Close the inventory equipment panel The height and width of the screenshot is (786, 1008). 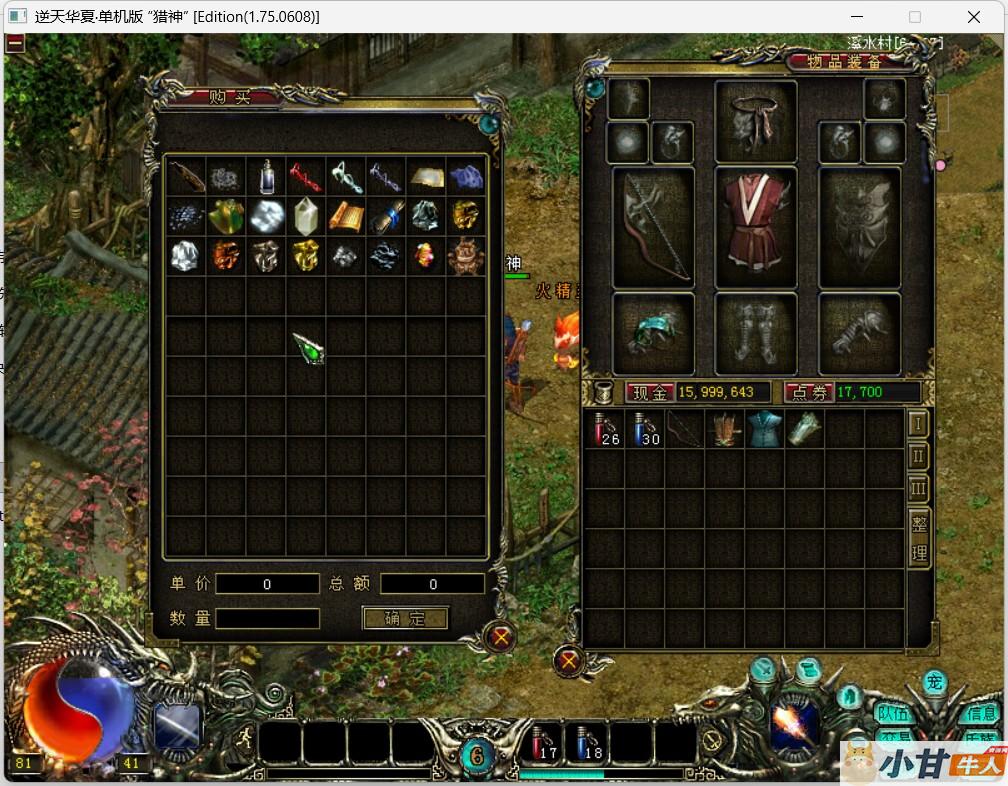point(569,660)
